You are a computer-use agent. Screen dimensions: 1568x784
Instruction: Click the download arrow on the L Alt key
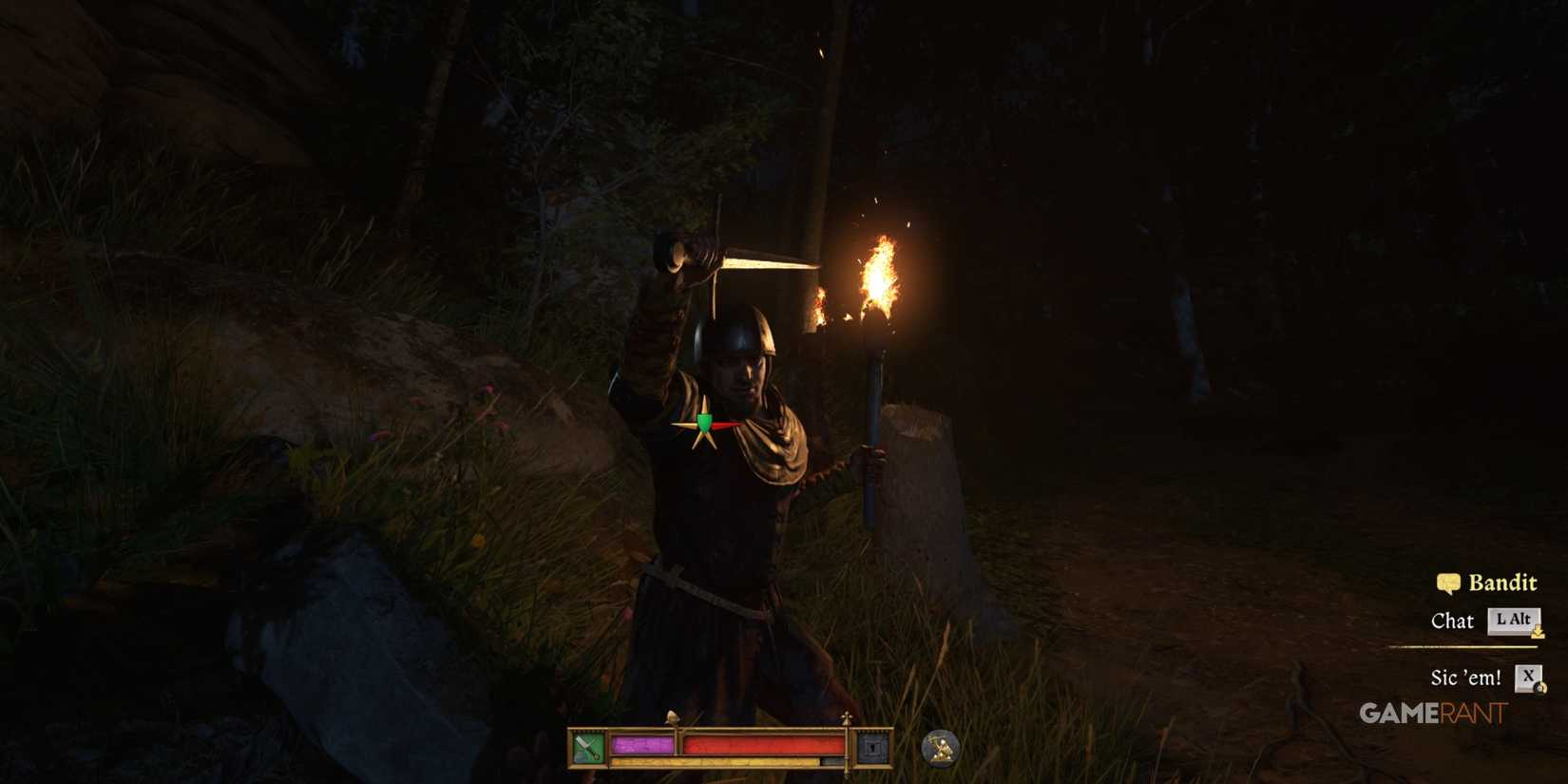click(x=1538, y=633)
